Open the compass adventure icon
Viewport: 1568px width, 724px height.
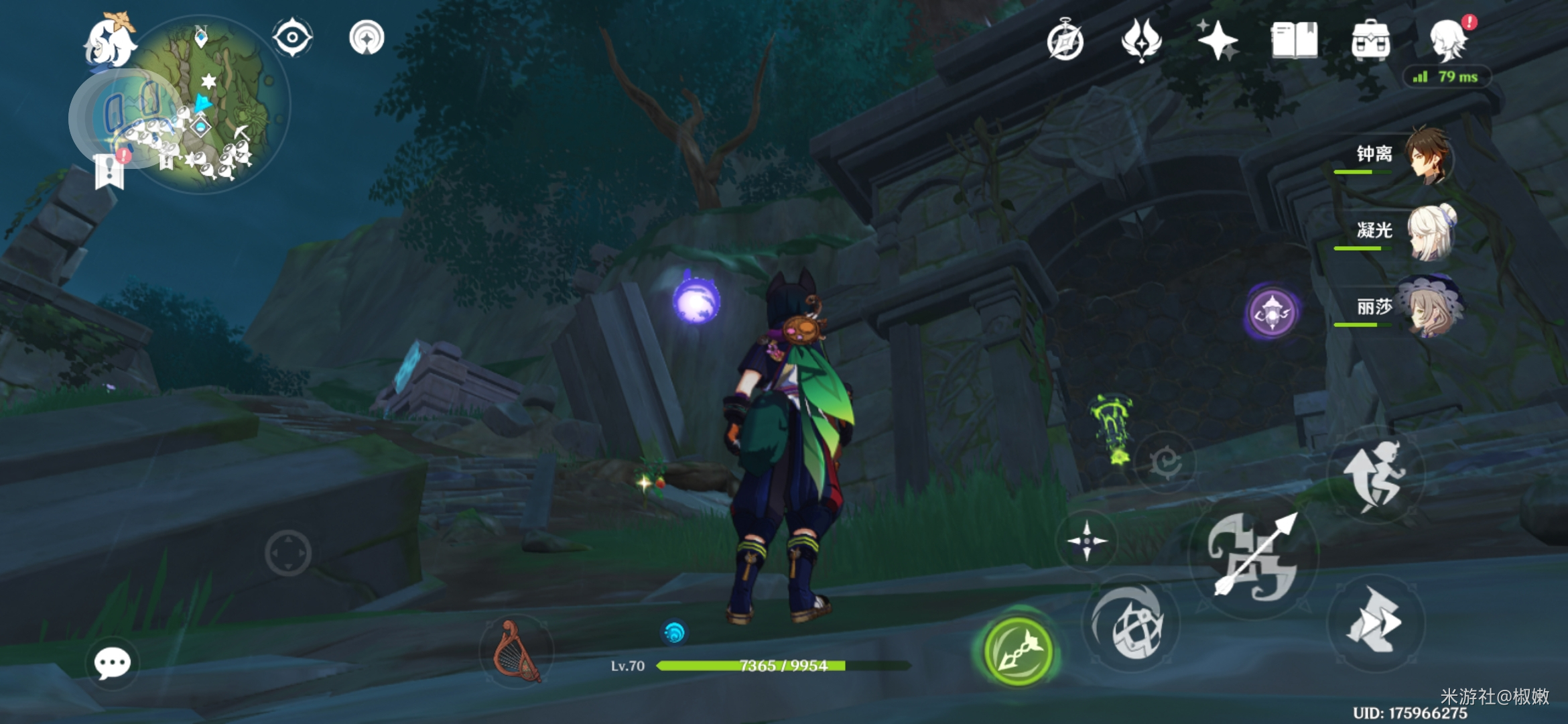tap(1065, 41)
